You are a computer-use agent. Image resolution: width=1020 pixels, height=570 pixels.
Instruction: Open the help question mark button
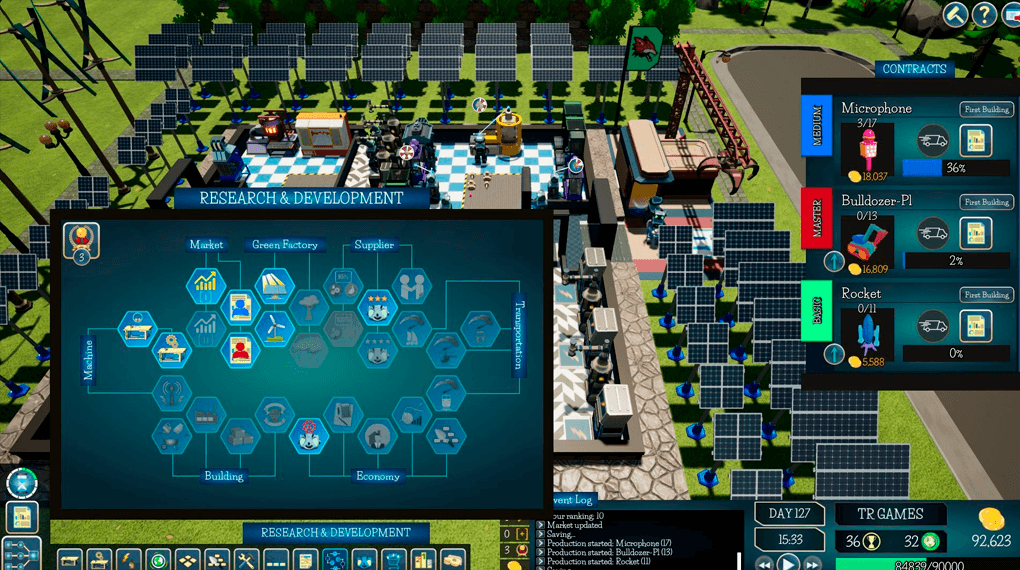(985, 15)
